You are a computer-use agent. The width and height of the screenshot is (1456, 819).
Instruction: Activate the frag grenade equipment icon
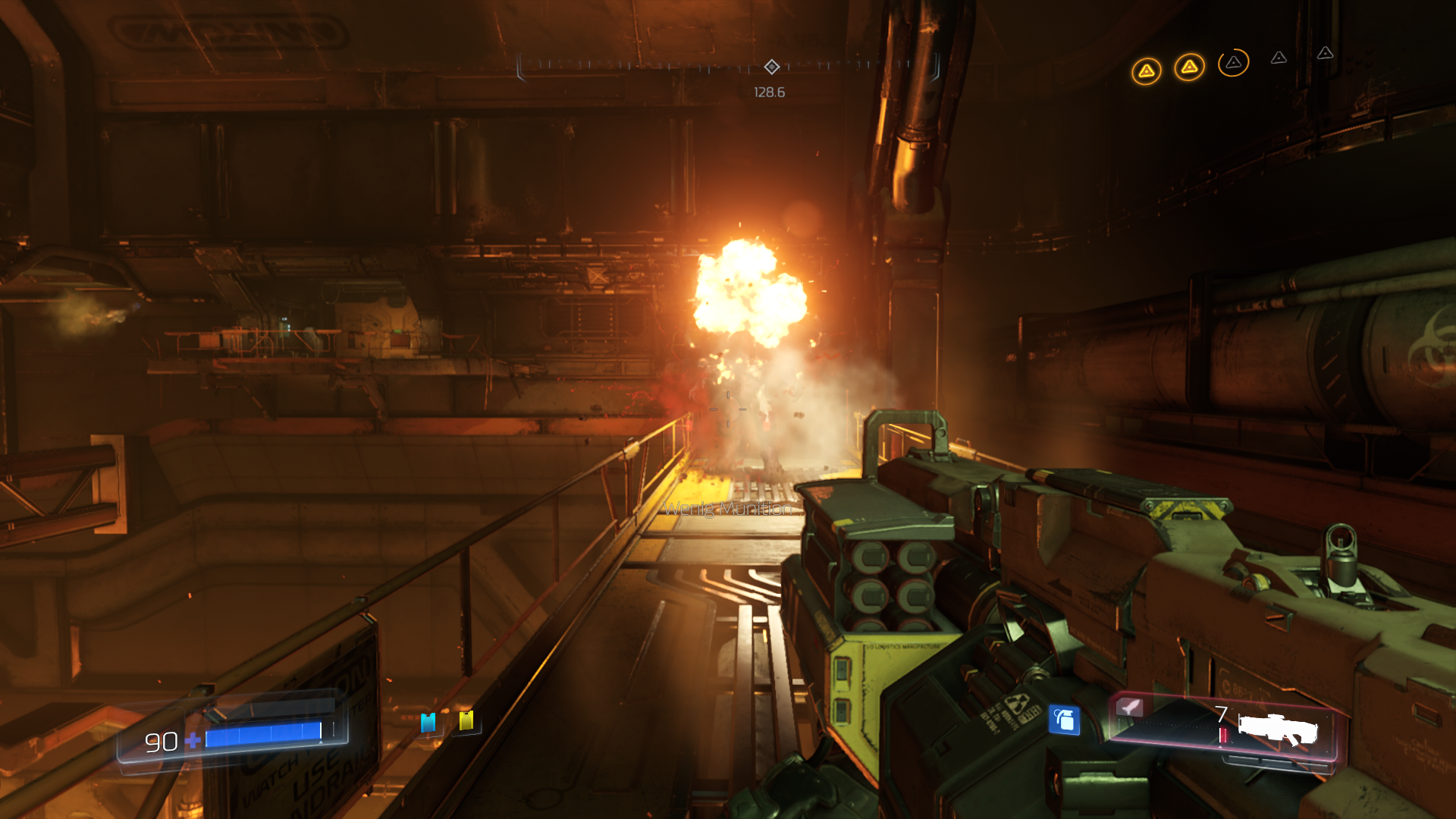1064,720
